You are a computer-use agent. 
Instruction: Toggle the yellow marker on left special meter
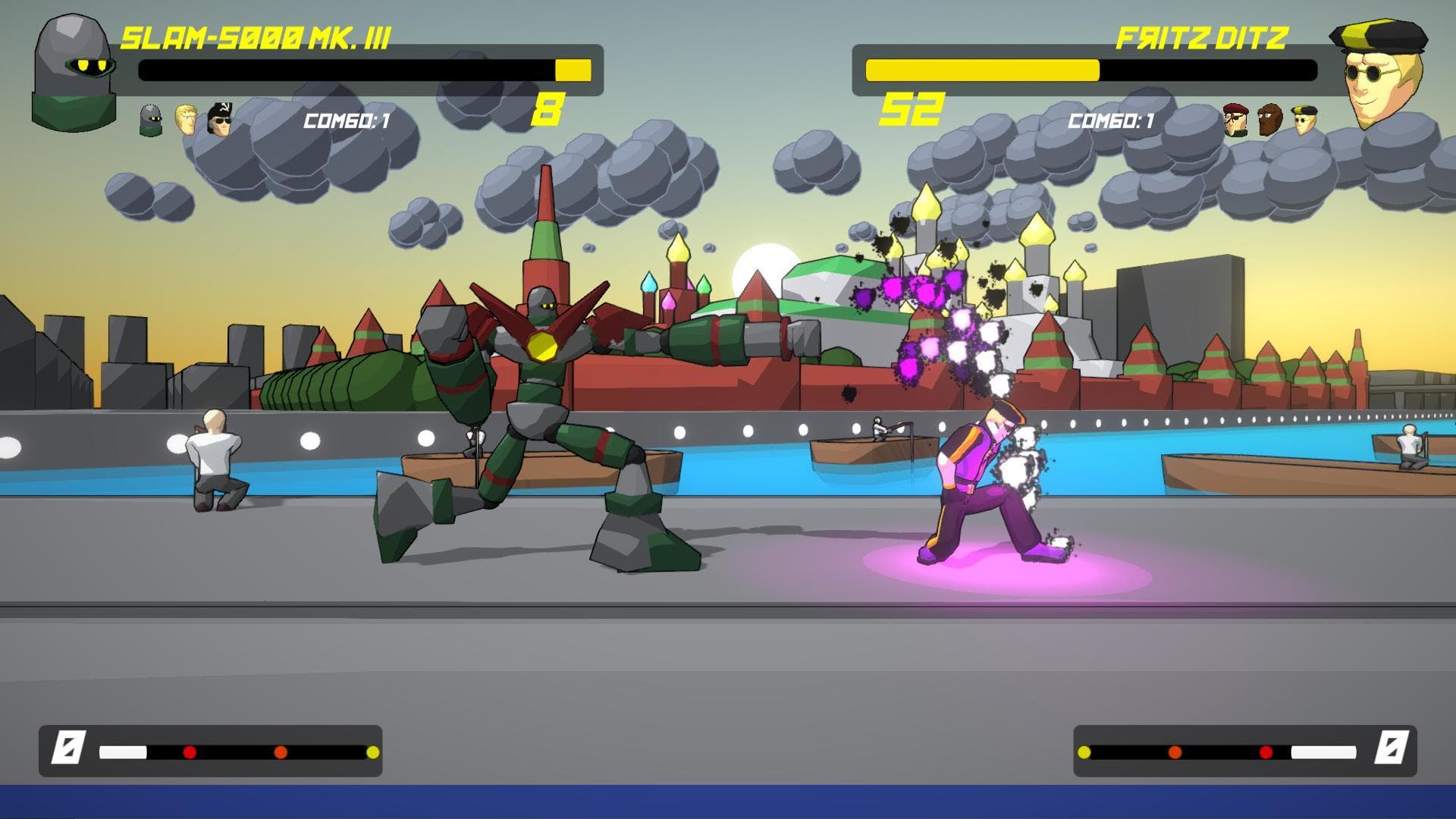tap(373, 752)
